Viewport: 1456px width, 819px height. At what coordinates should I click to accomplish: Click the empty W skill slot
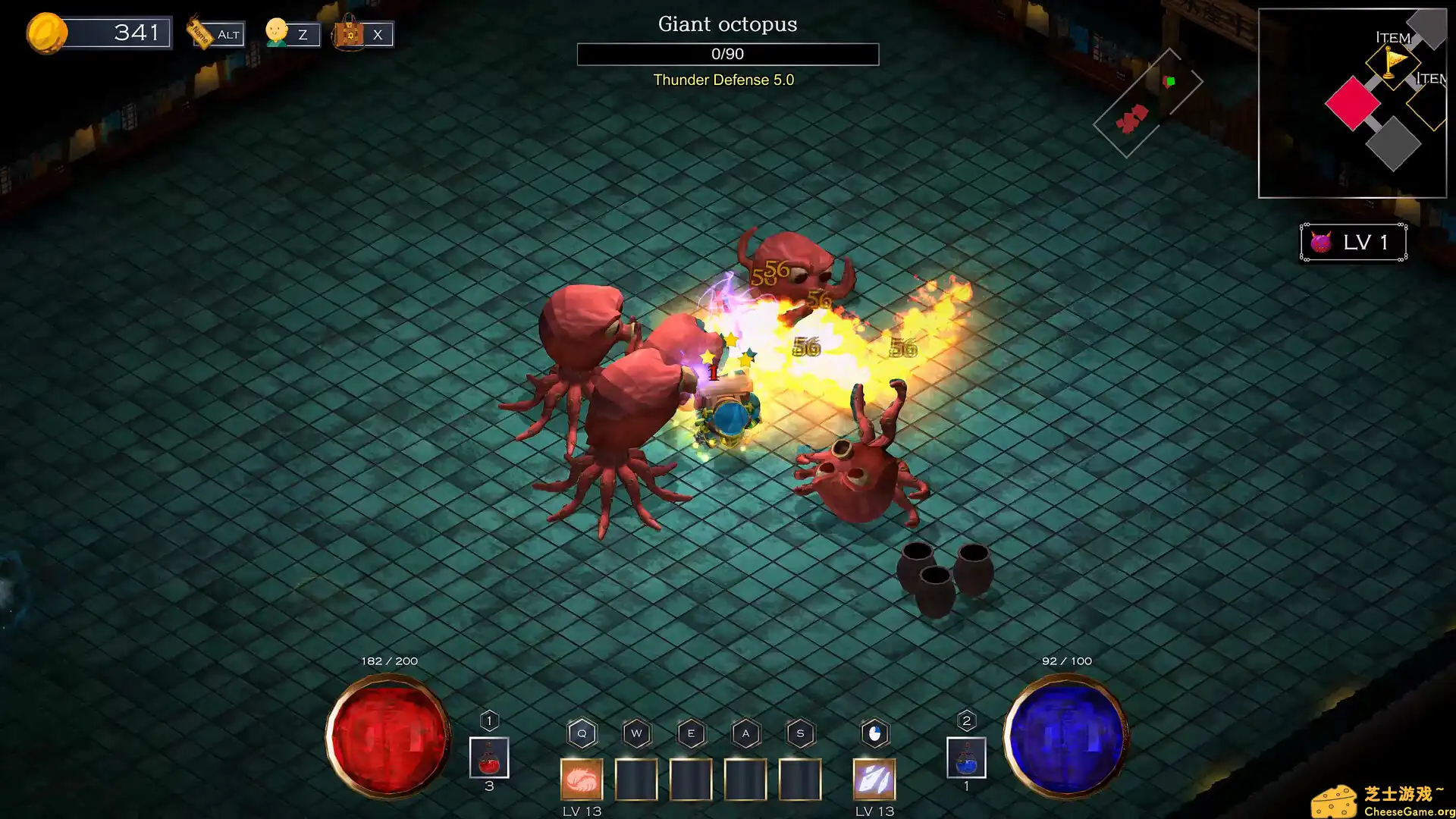coord(636,779)
